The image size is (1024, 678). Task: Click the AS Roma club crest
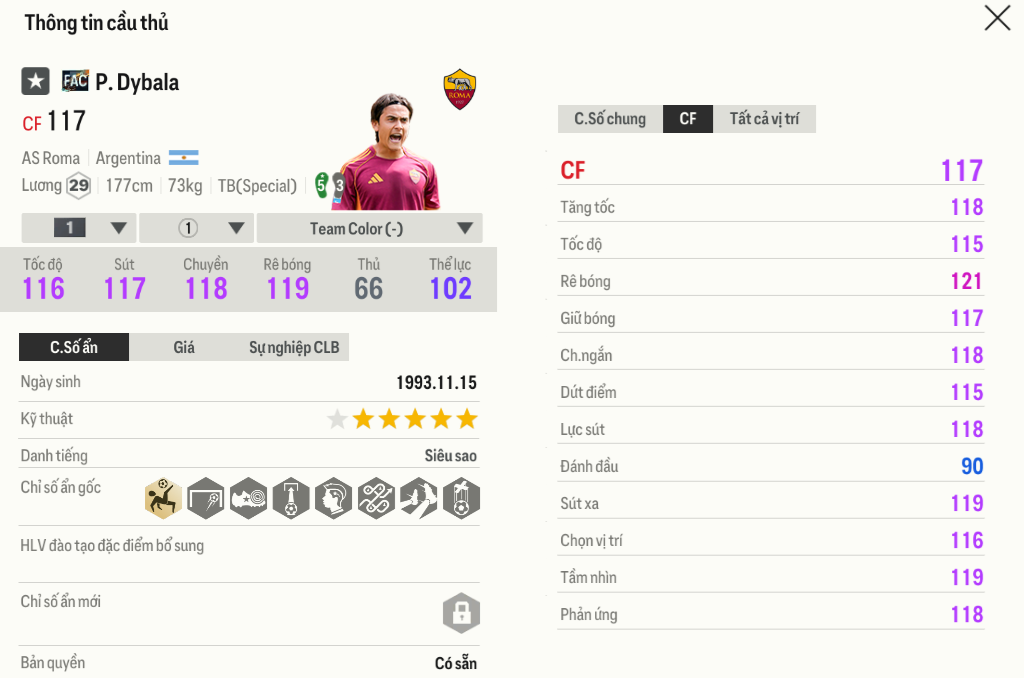pyautogui.click(x=460, y=89)
